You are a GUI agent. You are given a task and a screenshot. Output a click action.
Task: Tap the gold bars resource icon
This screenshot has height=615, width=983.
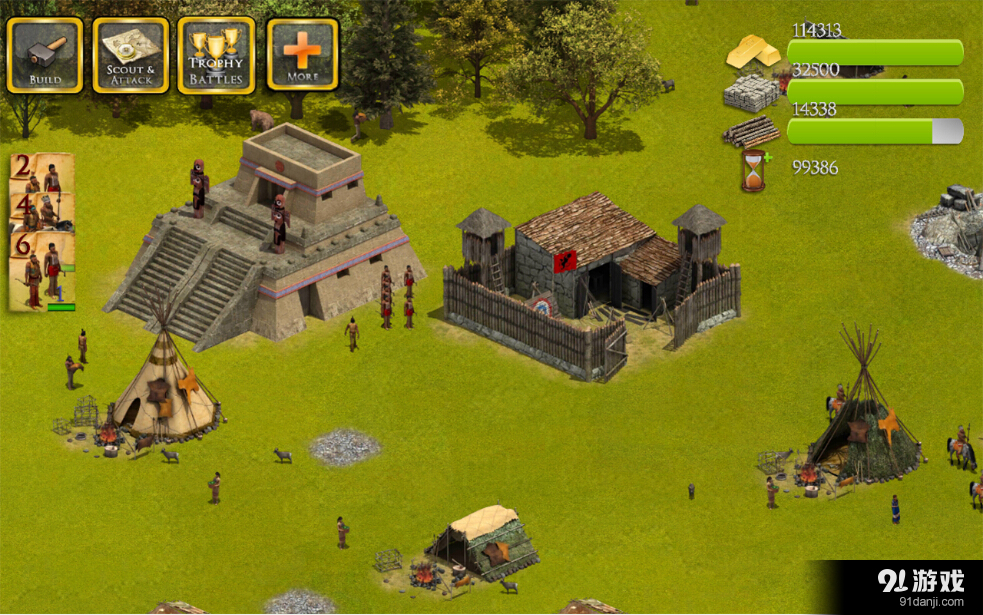[753, 51]
